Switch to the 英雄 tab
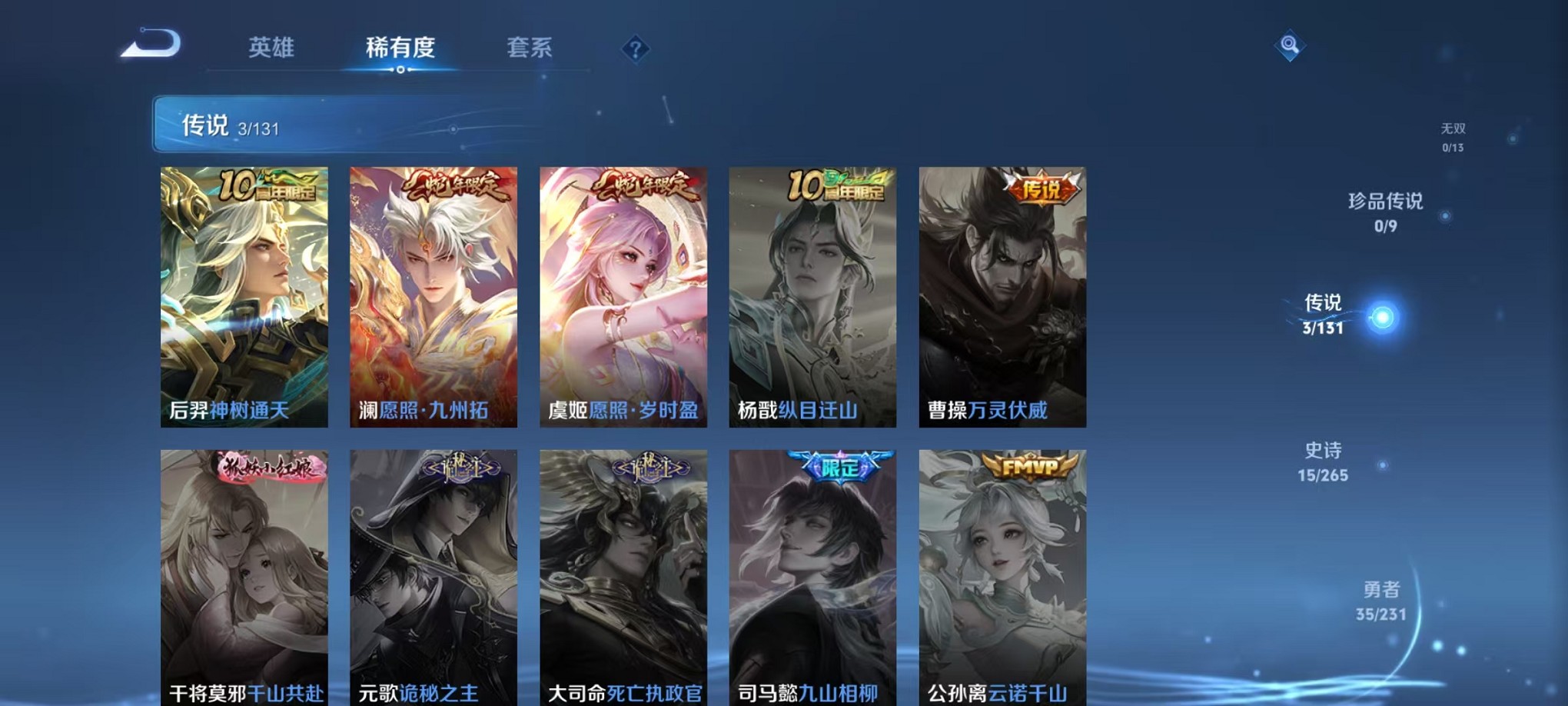This screenshot has height=706, width=1568. pyautogui.click(x=271, y=48)
